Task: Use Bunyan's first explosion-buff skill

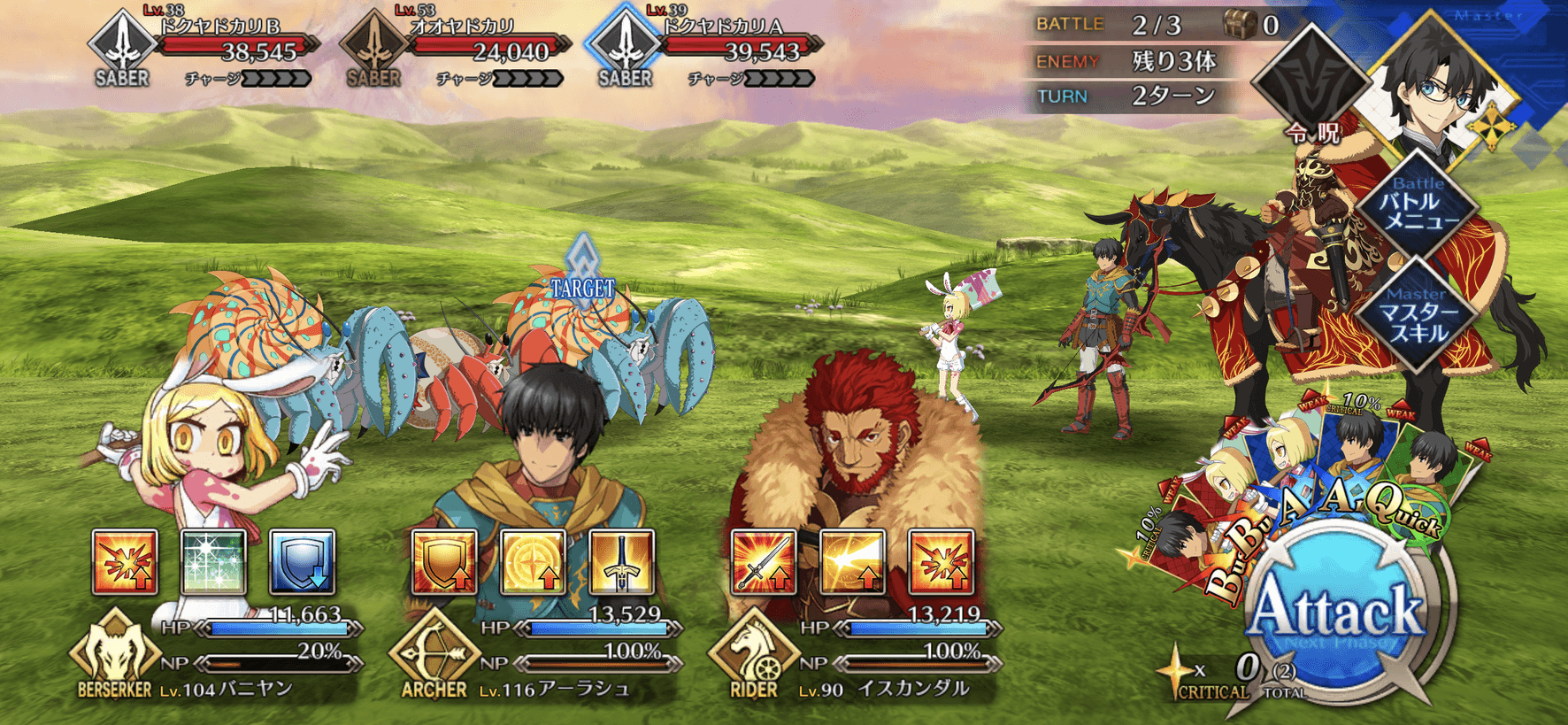Action: (x=125, y=562)
